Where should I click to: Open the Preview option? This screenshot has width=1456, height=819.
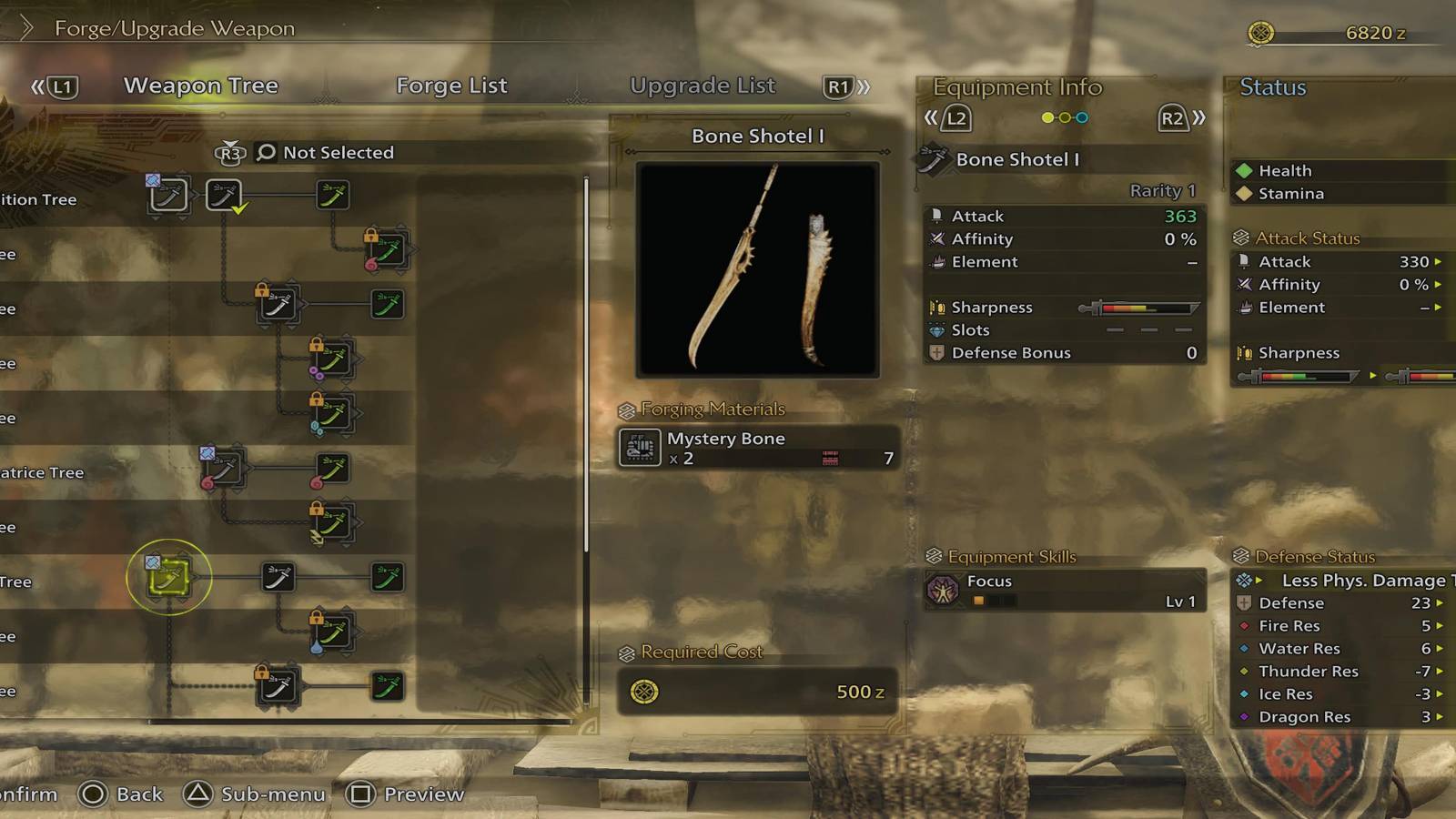[362, 794]
